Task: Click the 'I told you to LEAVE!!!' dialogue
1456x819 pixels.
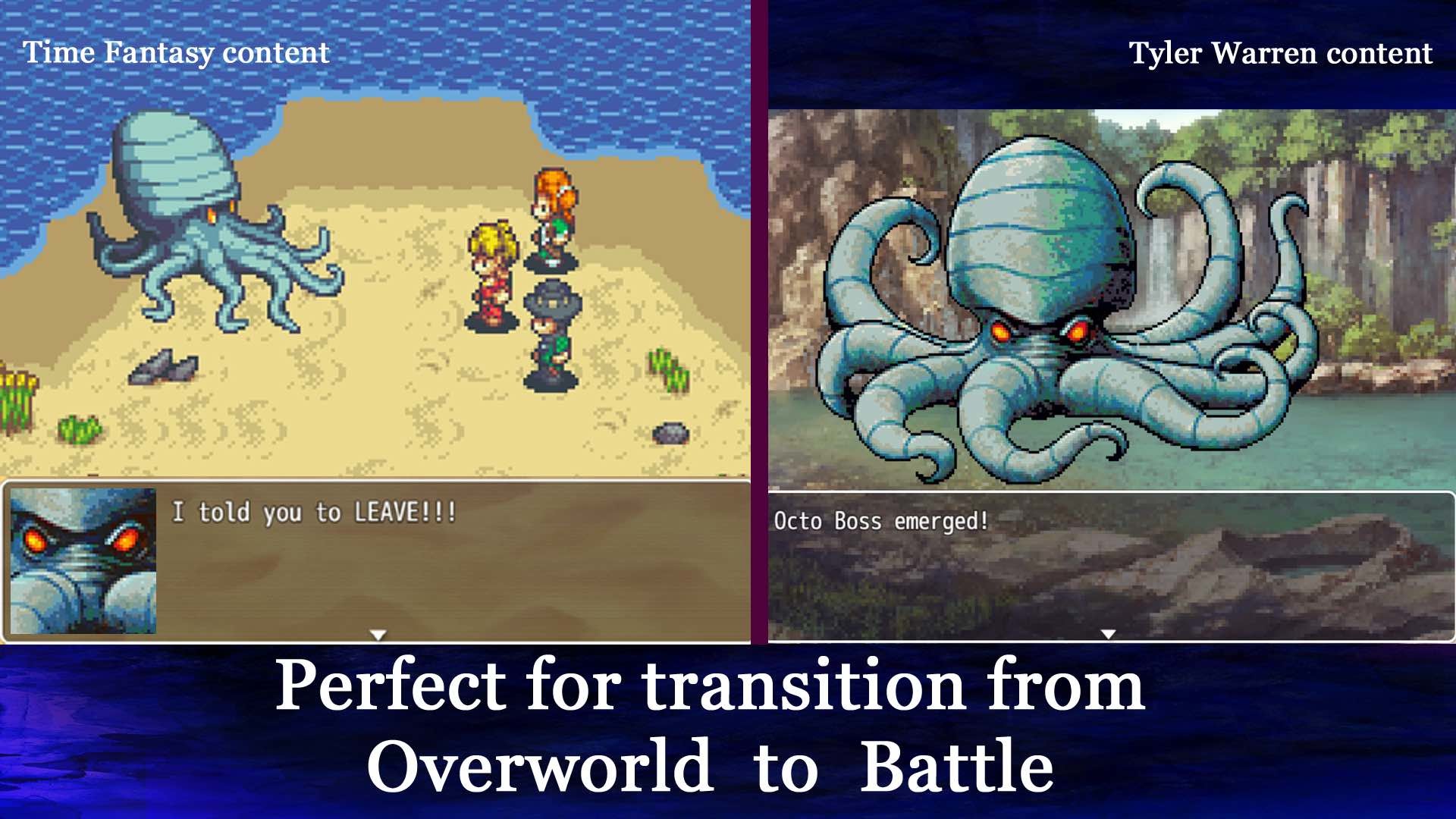Action: click(313, 512)
